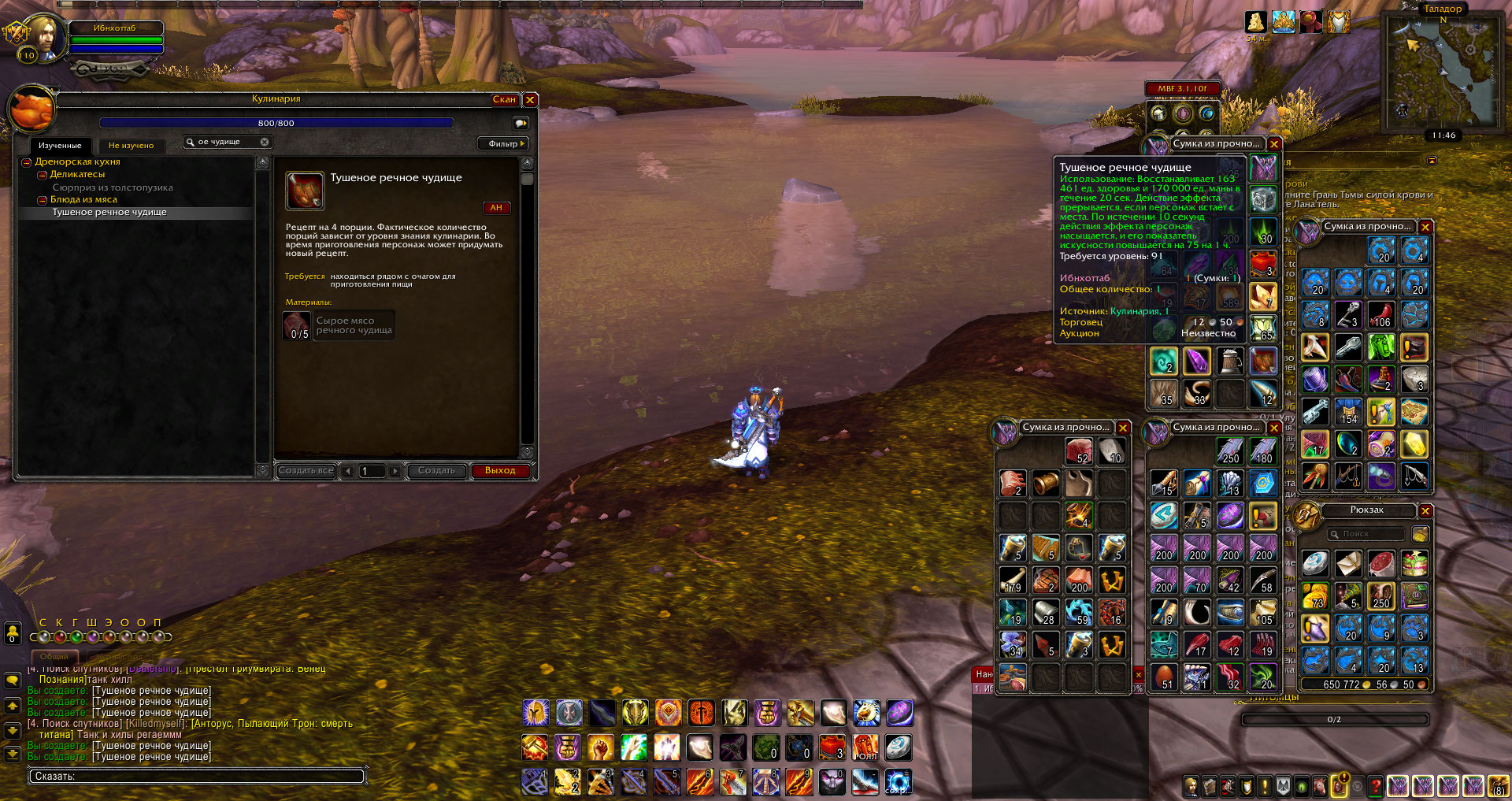This screenshot has height=801, width=1512.
Task: Collapse the Деликатесы category
Action: click(x=43, y=175)
